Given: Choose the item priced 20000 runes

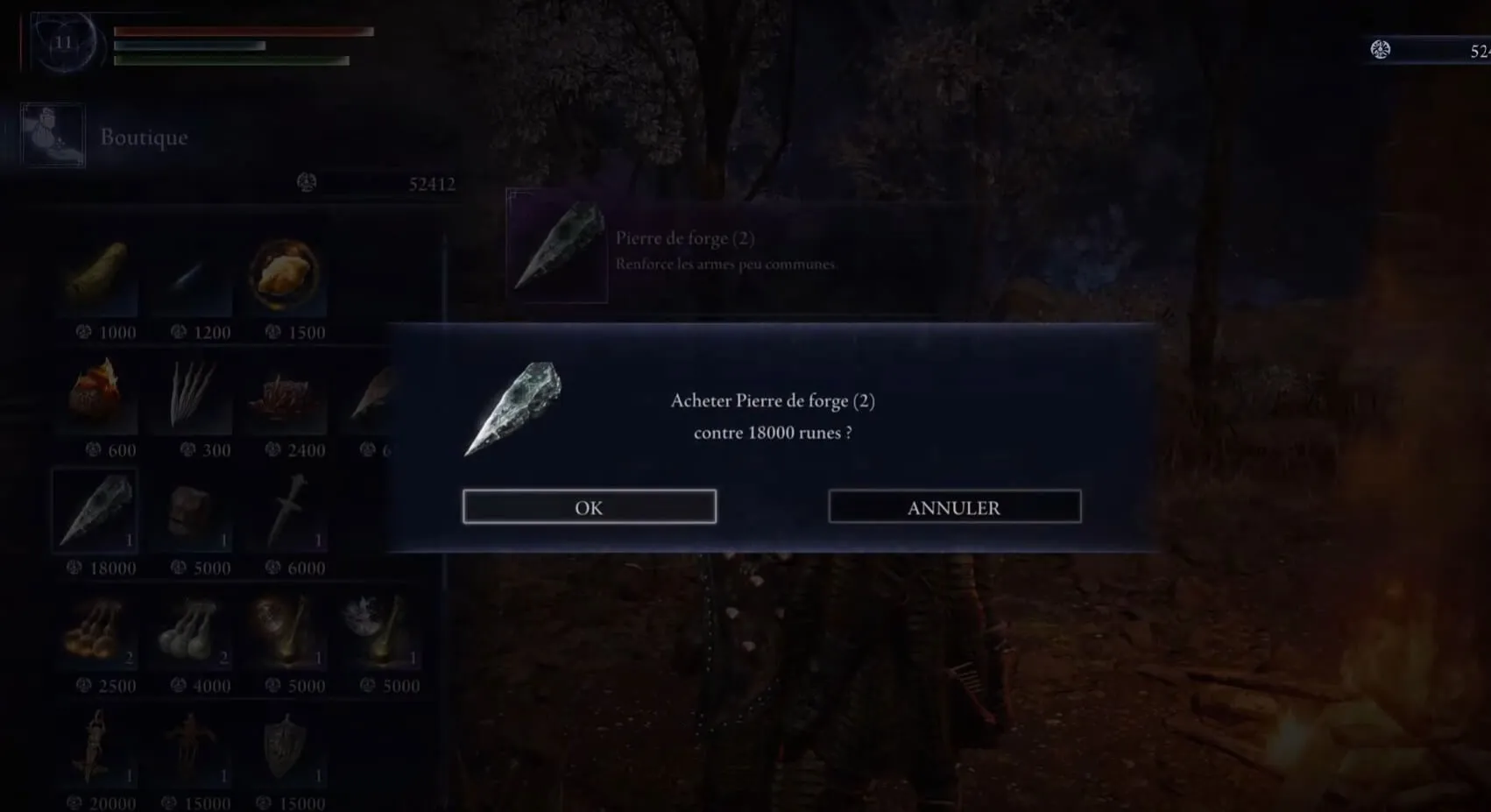Looking at the screenshot, I should click(x=99, y=749).
